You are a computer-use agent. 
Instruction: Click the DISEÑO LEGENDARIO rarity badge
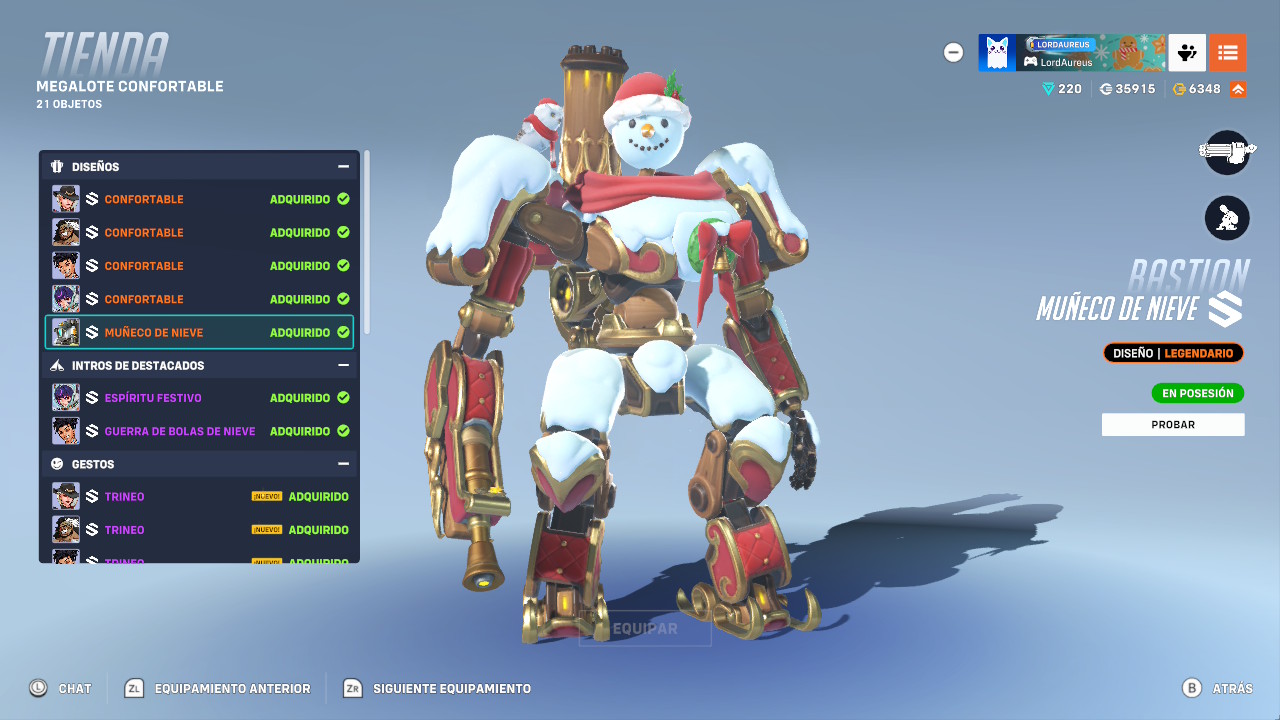(x=1173, y=352)
